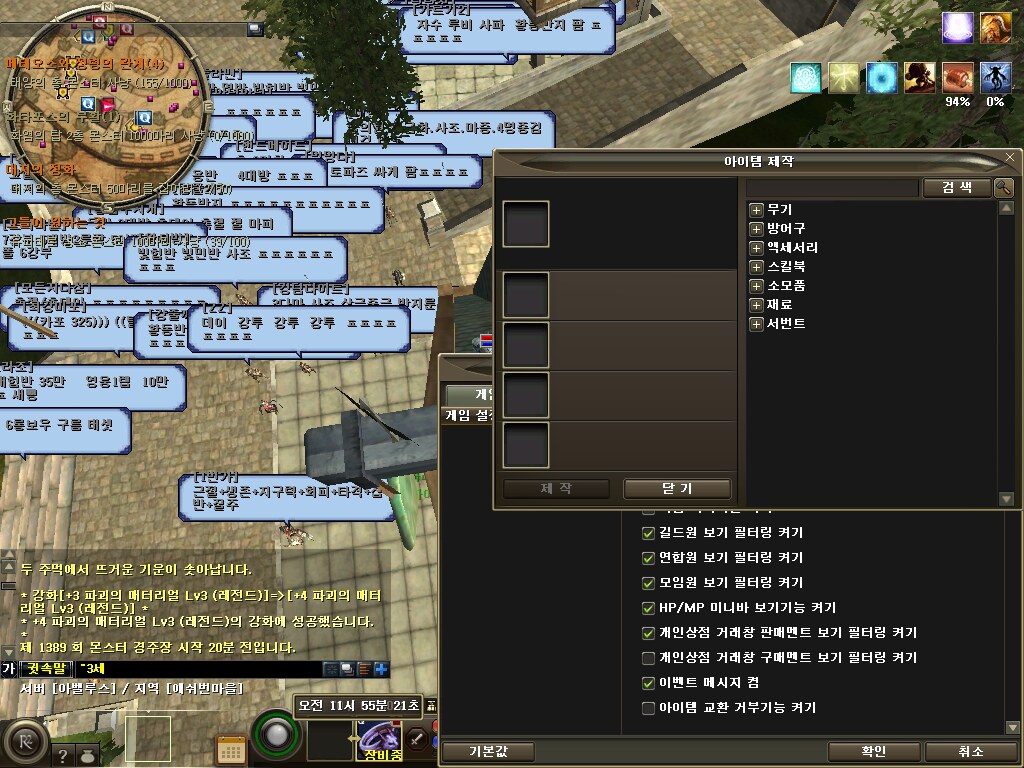The height and width of the screenshot is (768, 1024).
Task: Close the item crafting window with X
Action: 1009,158
